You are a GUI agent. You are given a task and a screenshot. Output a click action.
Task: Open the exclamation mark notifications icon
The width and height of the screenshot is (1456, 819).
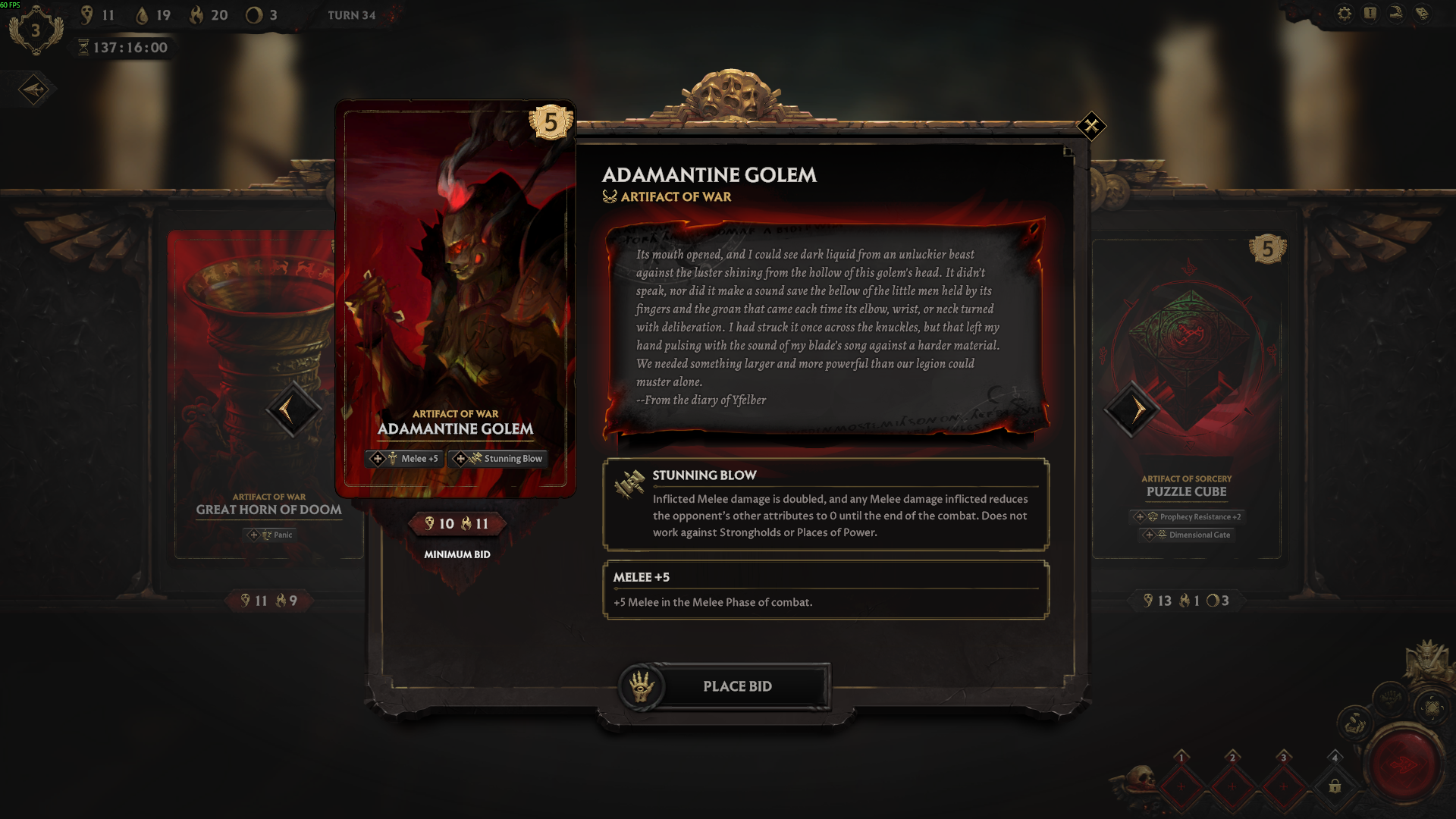(x=1370, y=14)
